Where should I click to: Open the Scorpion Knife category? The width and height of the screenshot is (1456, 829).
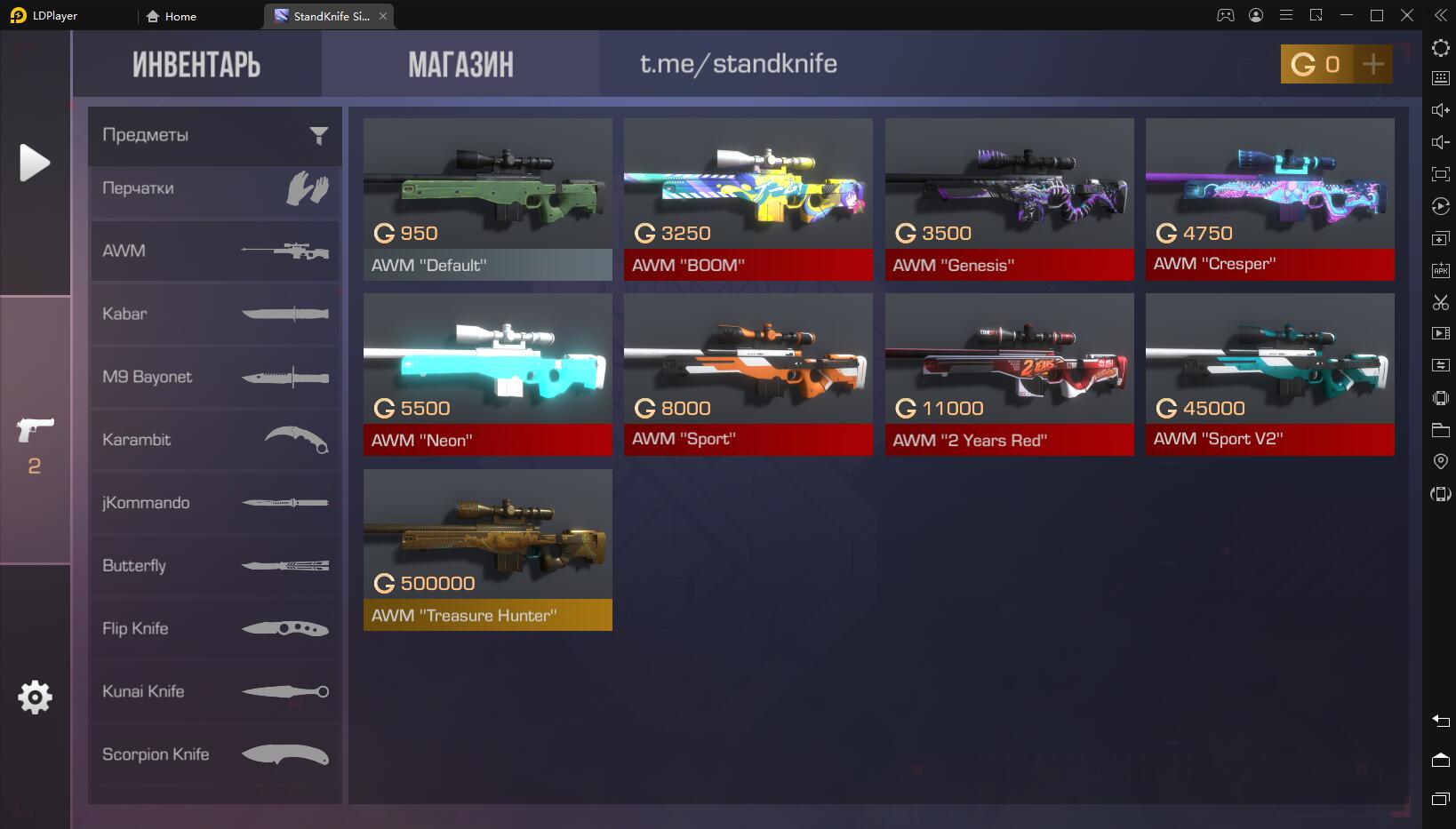coord(214,754)
